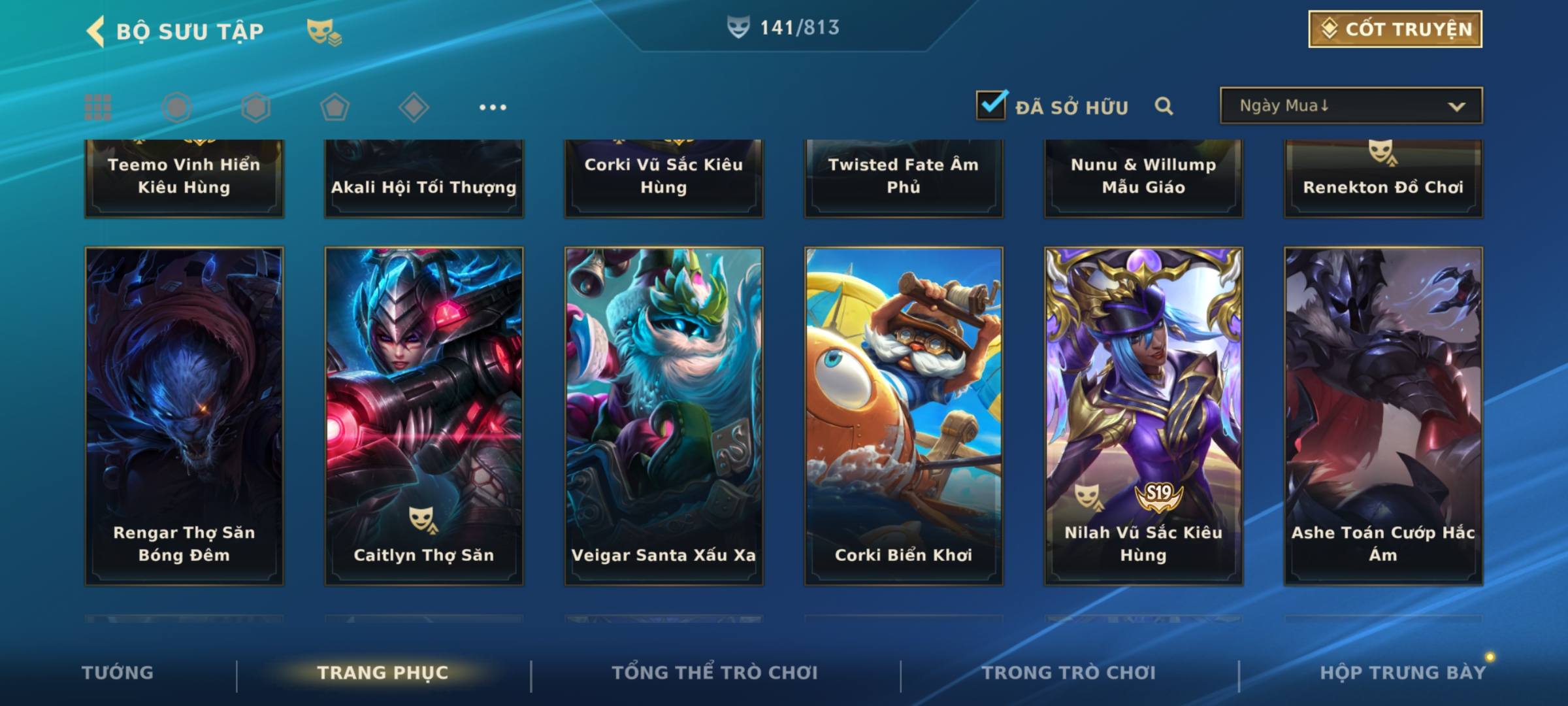1568x706 pixels.
Task: Open Caitlyn Thợ Săn skin card
Action: point(424,416)
